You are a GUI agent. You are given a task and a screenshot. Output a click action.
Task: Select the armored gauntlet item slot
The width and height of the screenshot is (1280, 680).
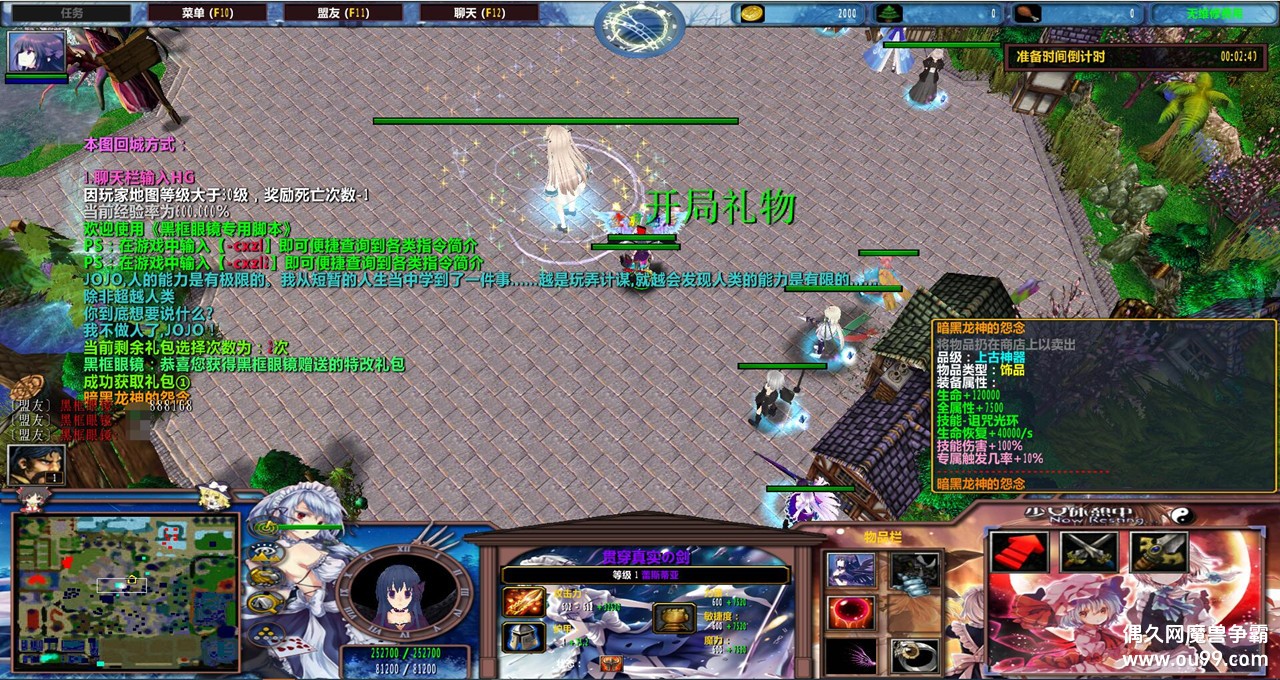click(x=915, y=570)
